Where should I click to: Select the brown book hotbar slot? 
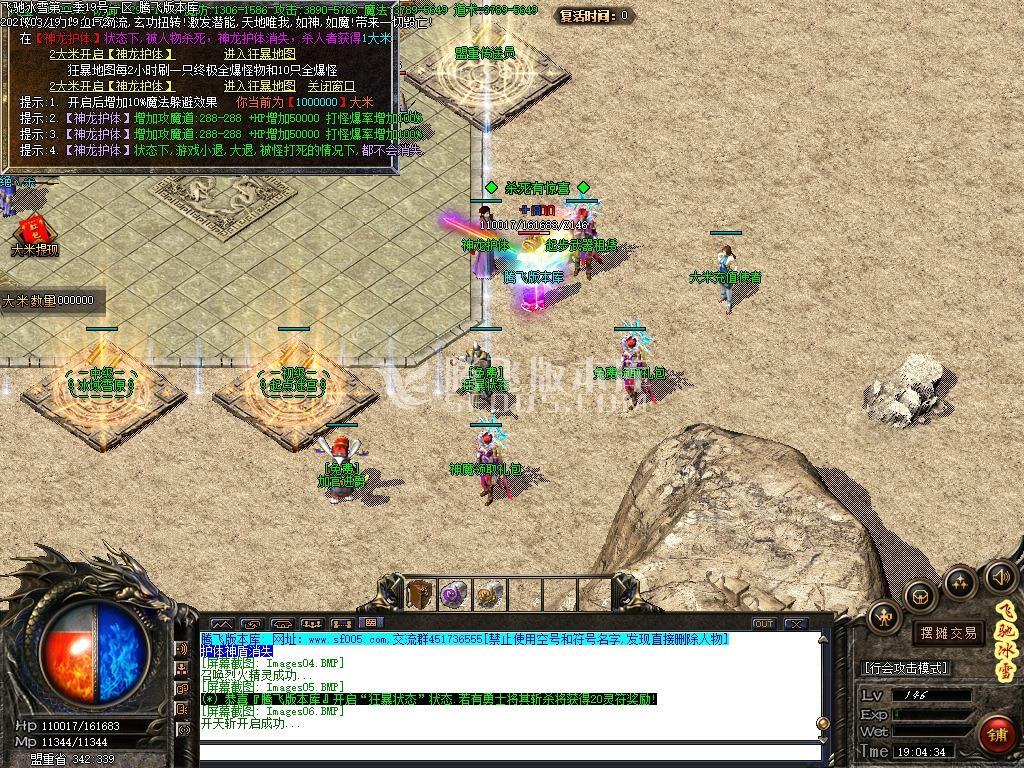pos(420,594)
